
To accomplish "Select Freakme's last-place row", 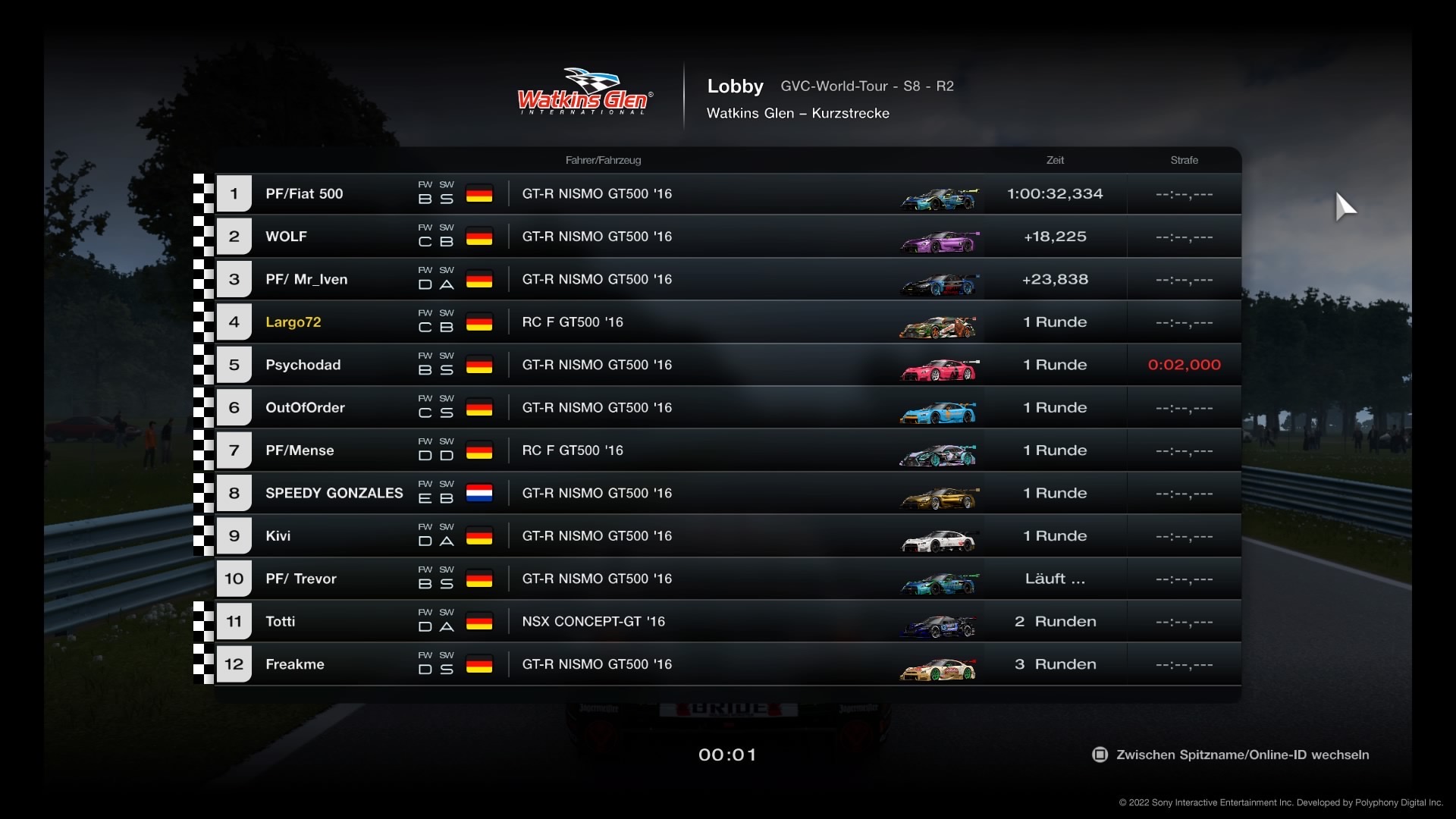I will (728, 664).
